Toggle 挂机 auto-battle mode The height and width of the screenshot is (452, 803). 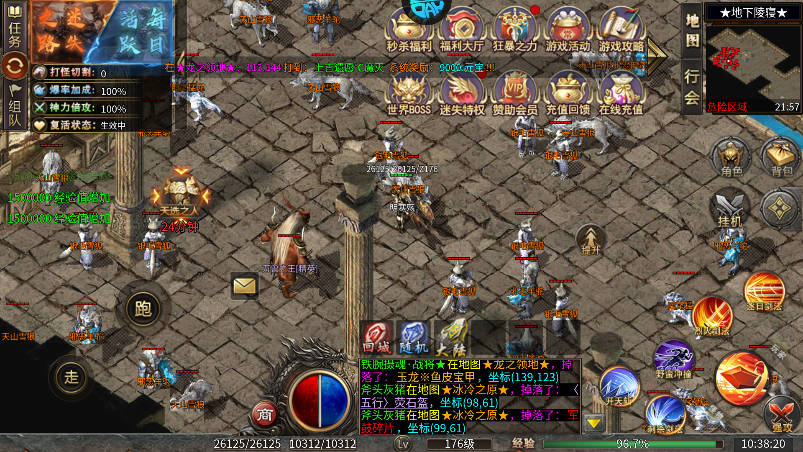coord(730,208)
